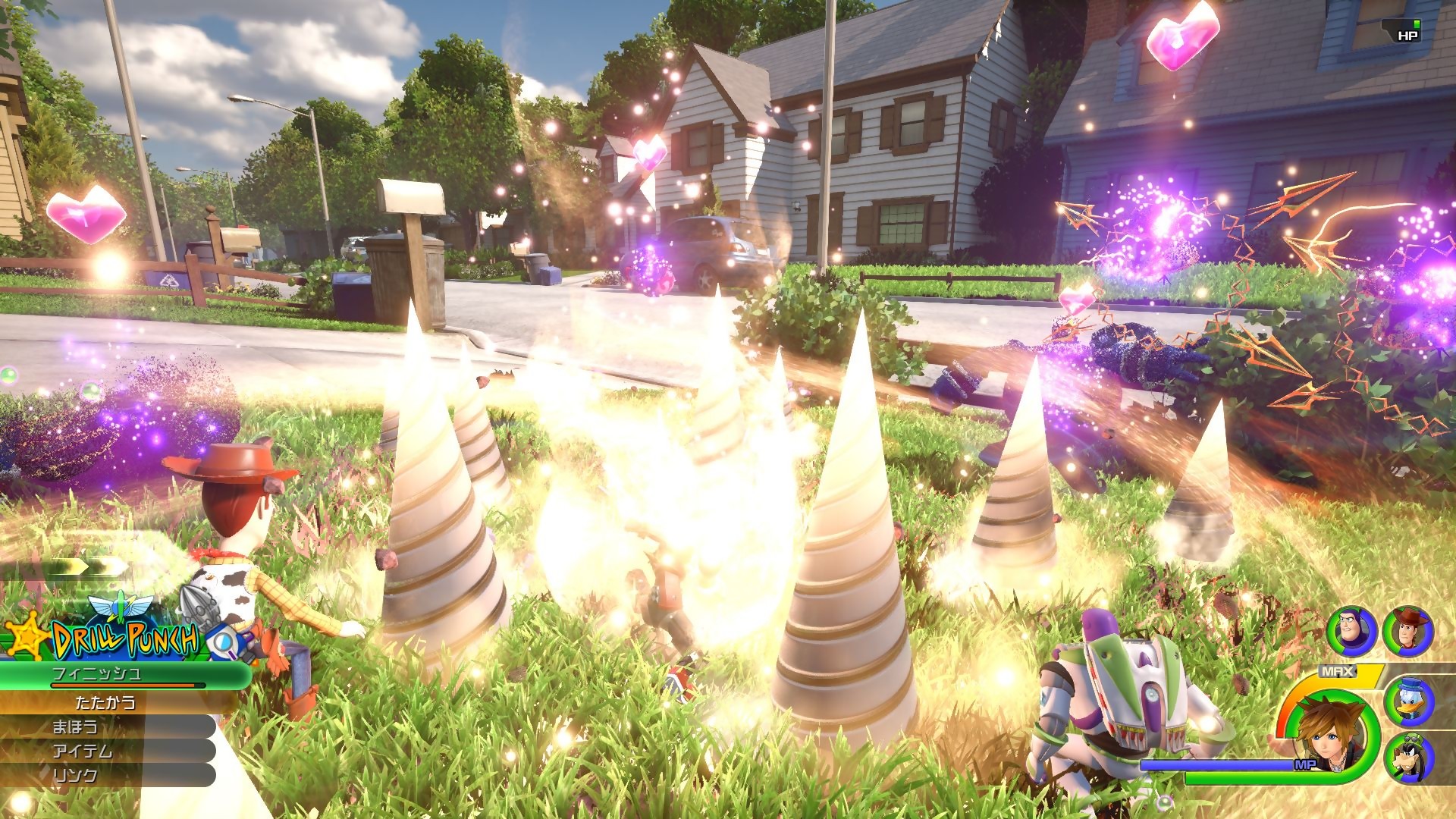Activate the DRILL PUNCH situation command banner
Image resolution: width=1456 pixels, height=819 pixels.
tap(124, 639)
